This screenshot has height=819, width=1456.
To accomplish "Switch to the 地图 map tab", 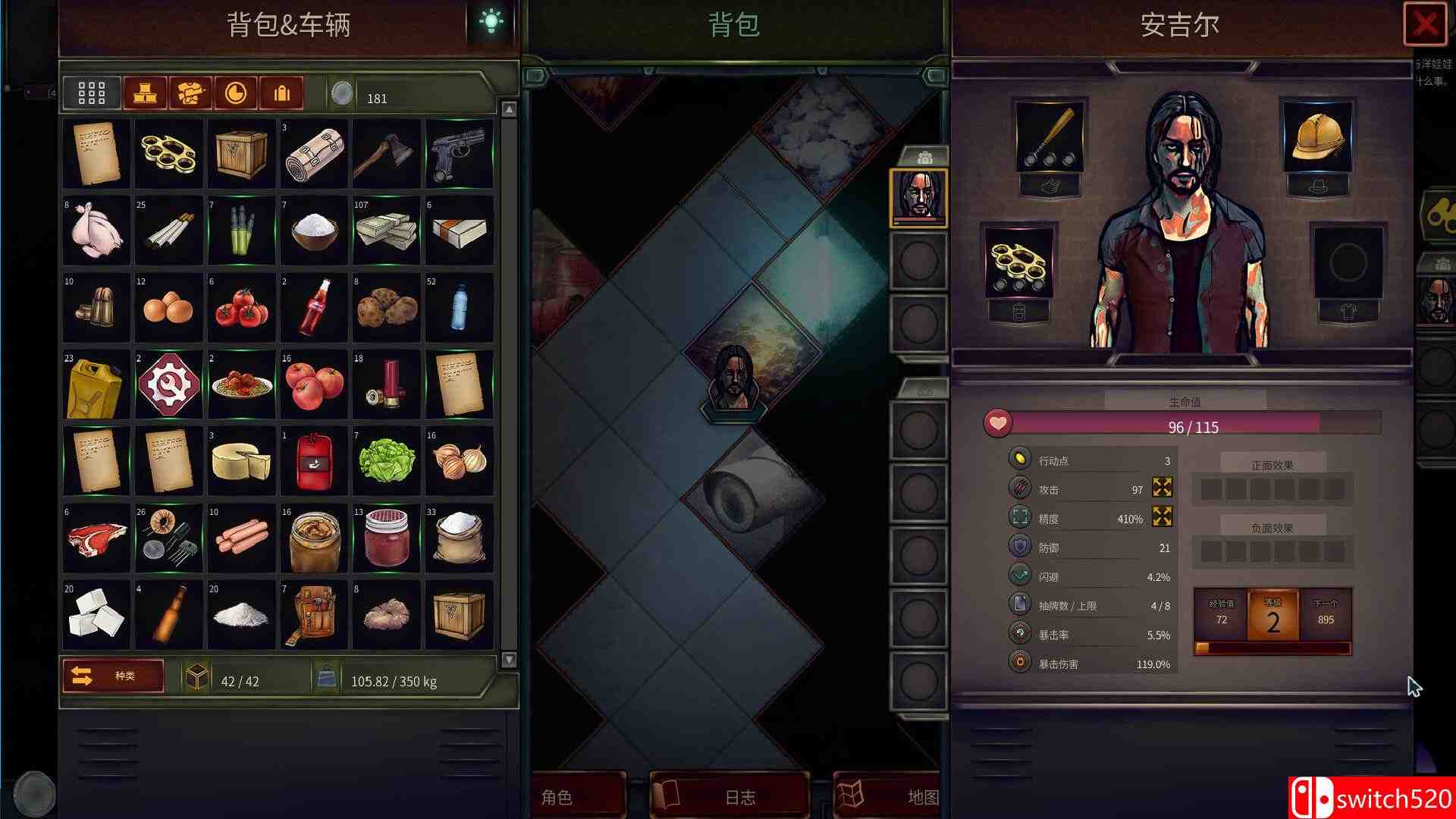I will 887,797.
